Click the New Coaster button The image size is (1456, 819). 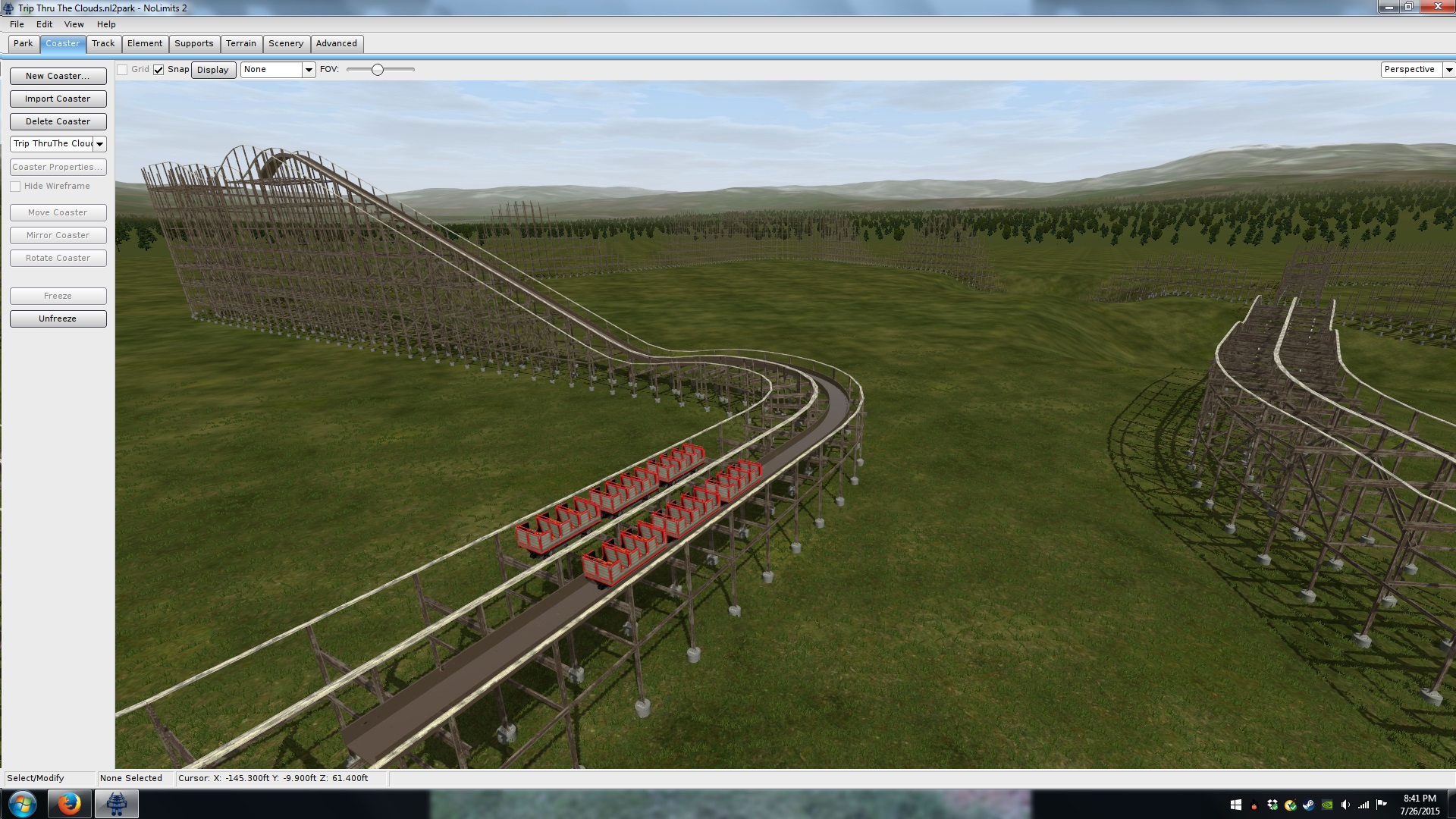(x=58, y=76)
